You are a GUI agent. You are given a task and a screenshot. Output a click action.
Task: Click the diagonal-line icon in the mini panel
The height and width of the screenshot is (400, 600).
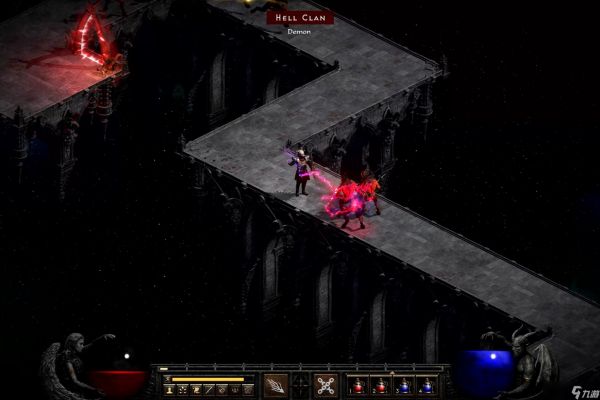(209, 390)
